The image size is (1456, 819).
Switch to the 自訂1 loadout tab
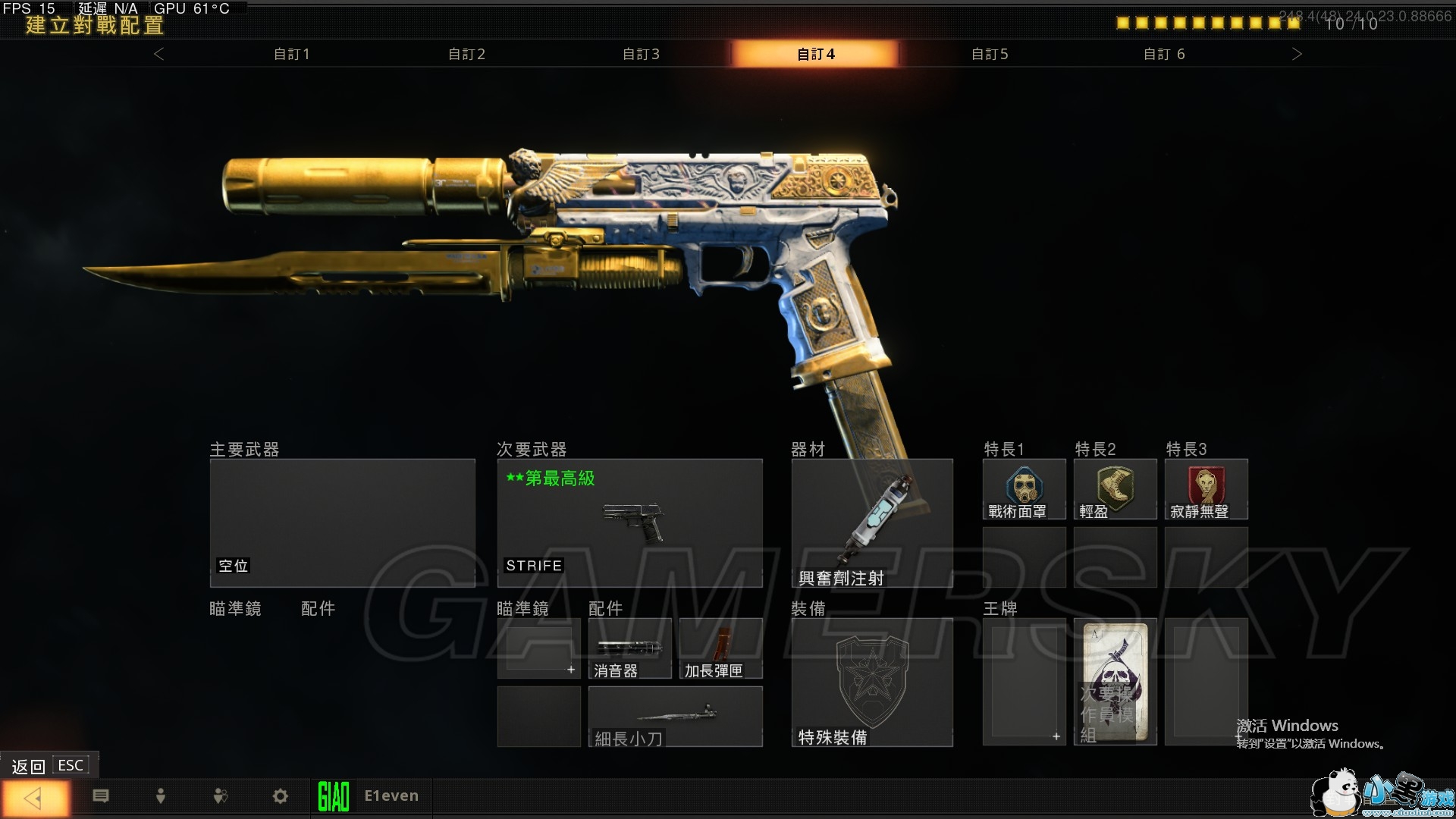292,54
